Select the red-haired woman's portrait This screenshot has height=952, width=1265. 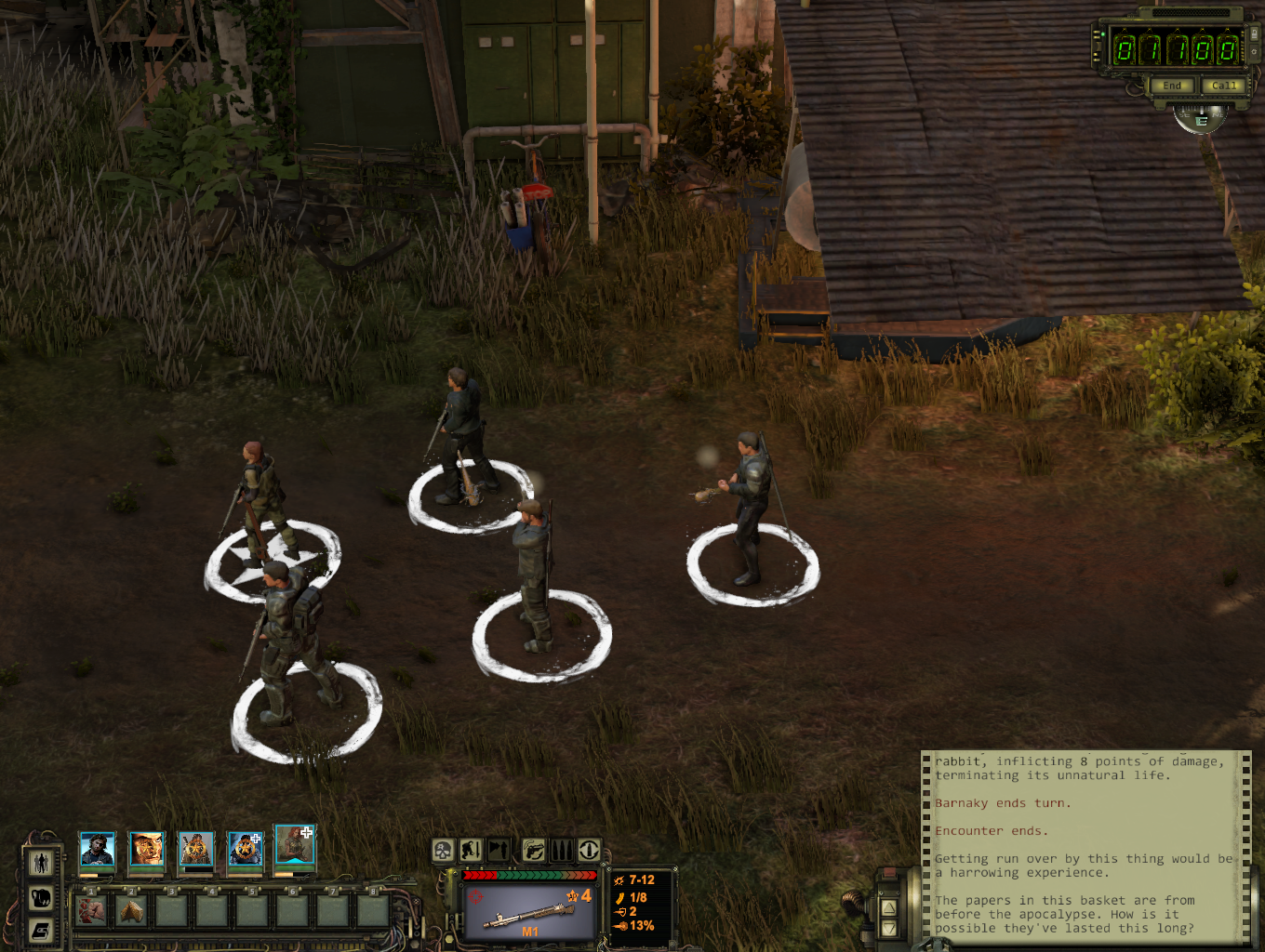pos(295,845)
